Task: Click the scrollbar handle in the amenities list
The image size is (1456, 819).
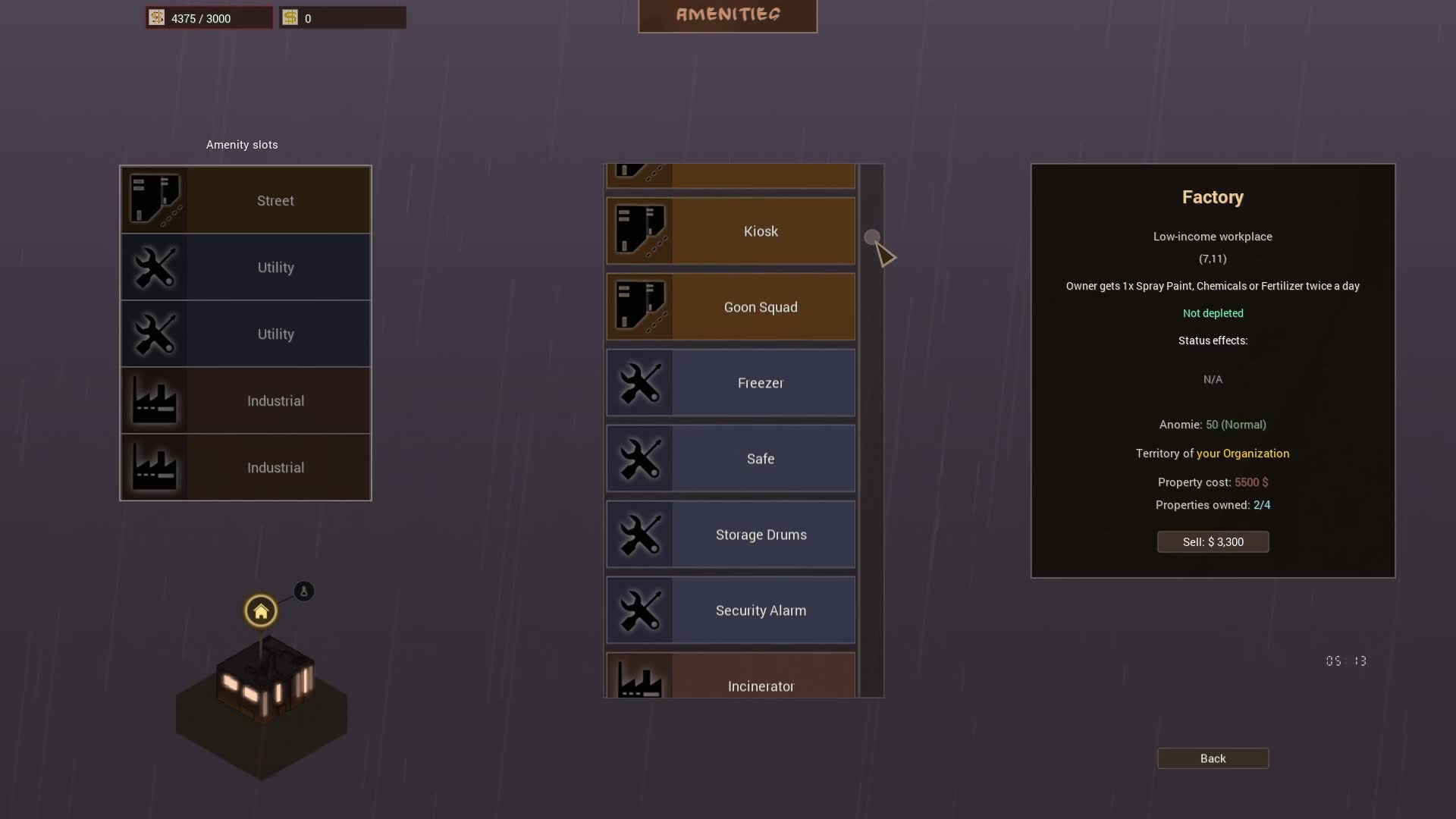Action: pyautogui.click(x=871, y=234)
